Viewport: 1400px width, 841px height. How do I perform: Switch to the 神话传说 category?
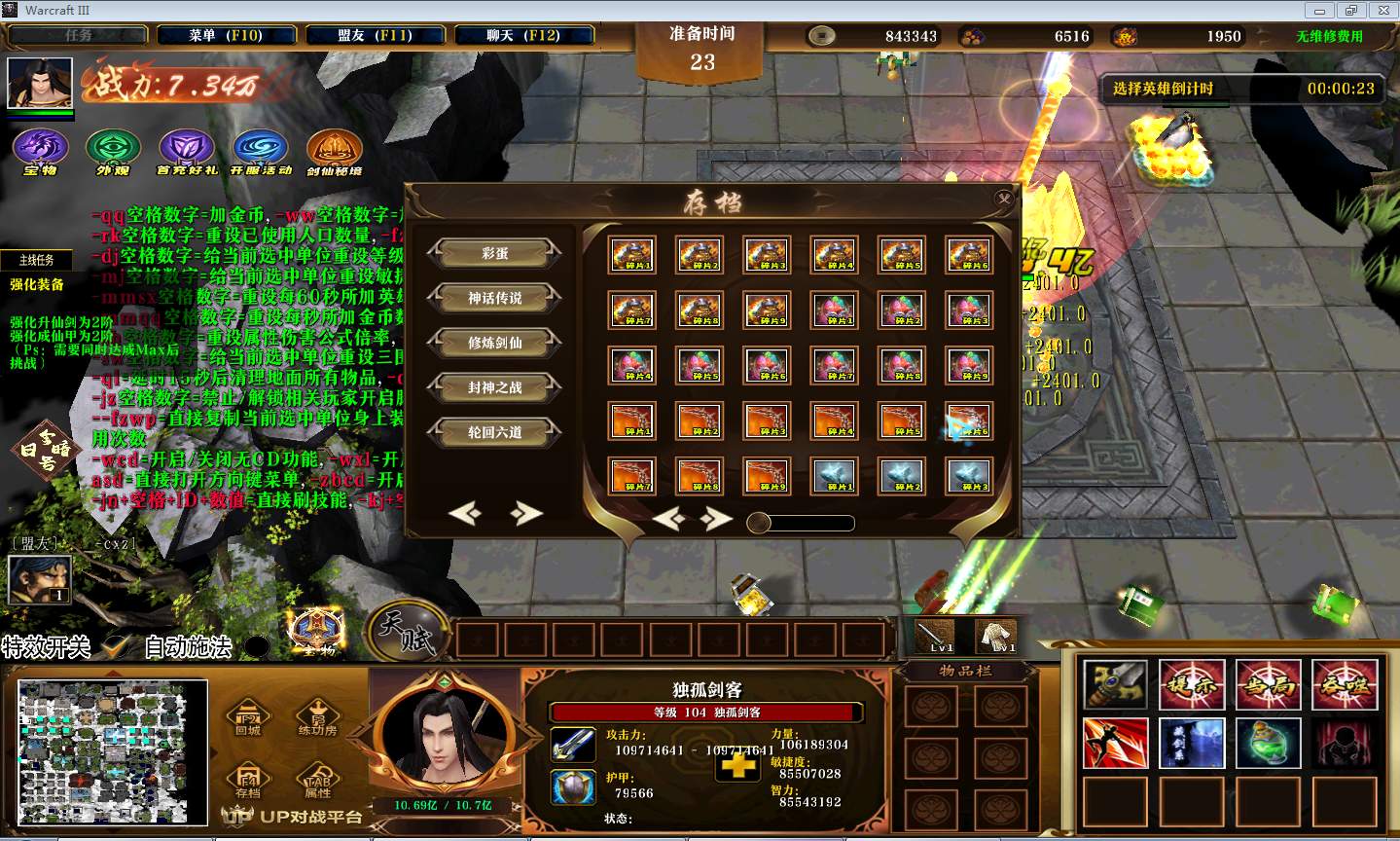(494, 298)
